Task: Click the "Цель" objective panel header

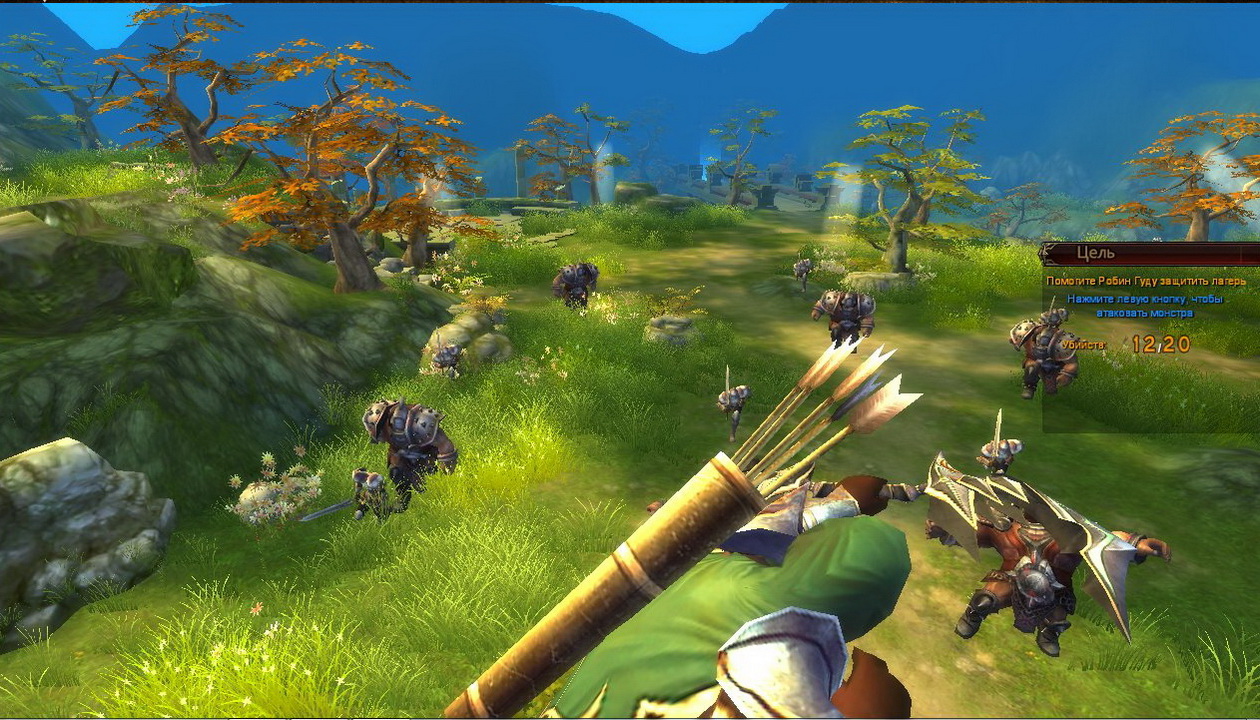Action: (x=1148, y=254)
